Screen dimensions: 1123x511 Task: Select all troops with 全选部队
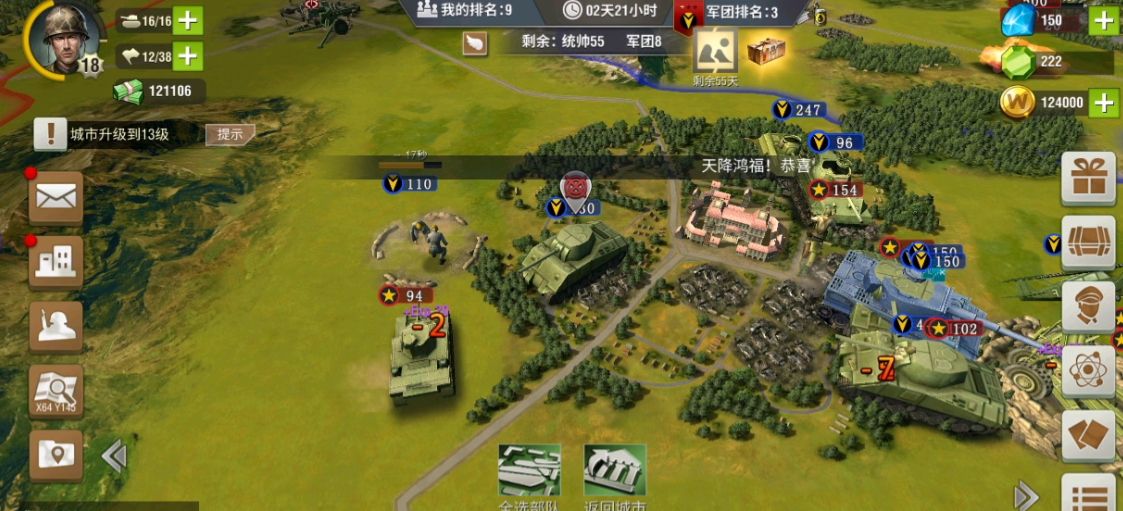point(529,476)
